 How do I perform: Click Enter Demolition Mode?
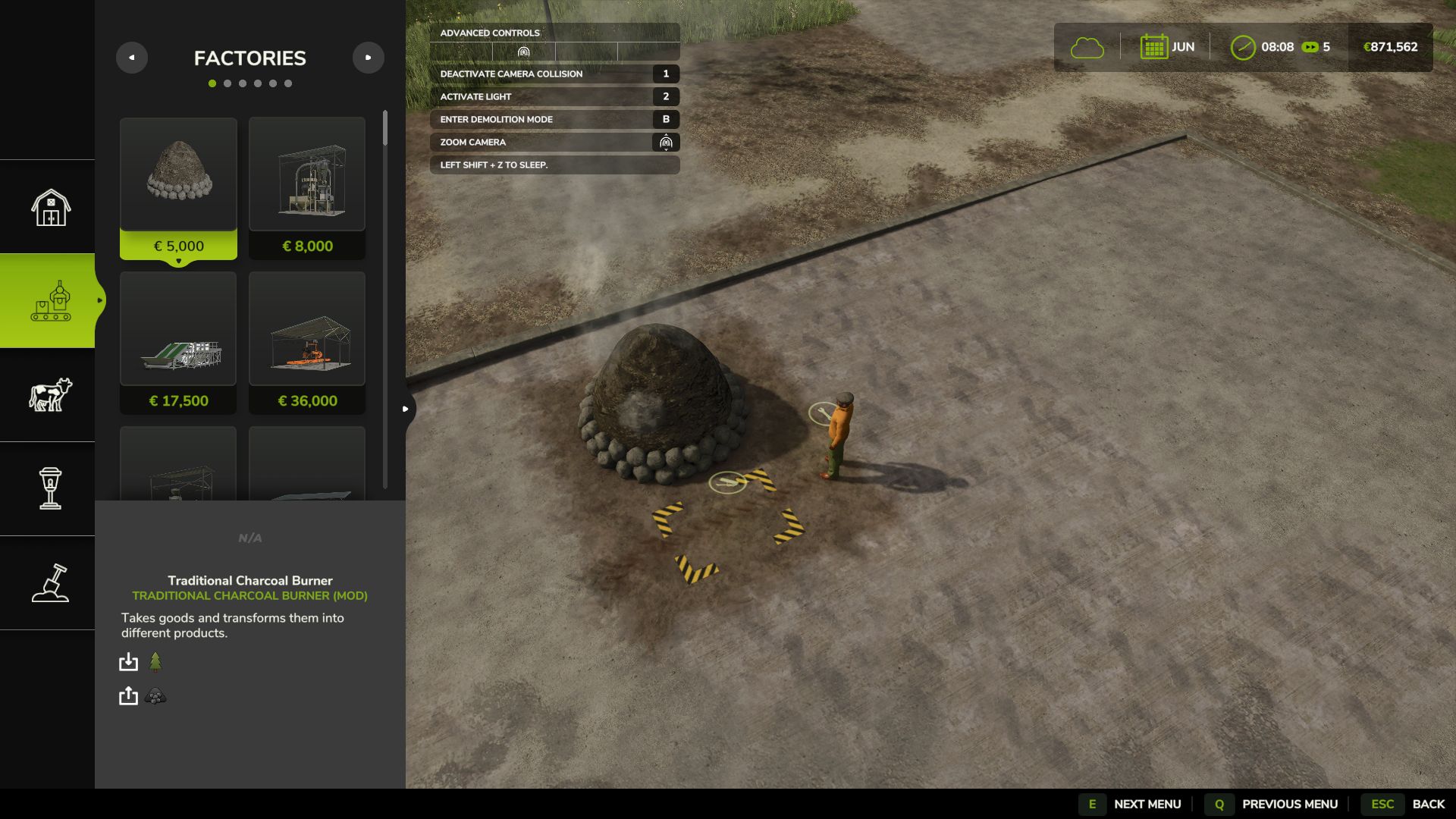pos(554,119)
